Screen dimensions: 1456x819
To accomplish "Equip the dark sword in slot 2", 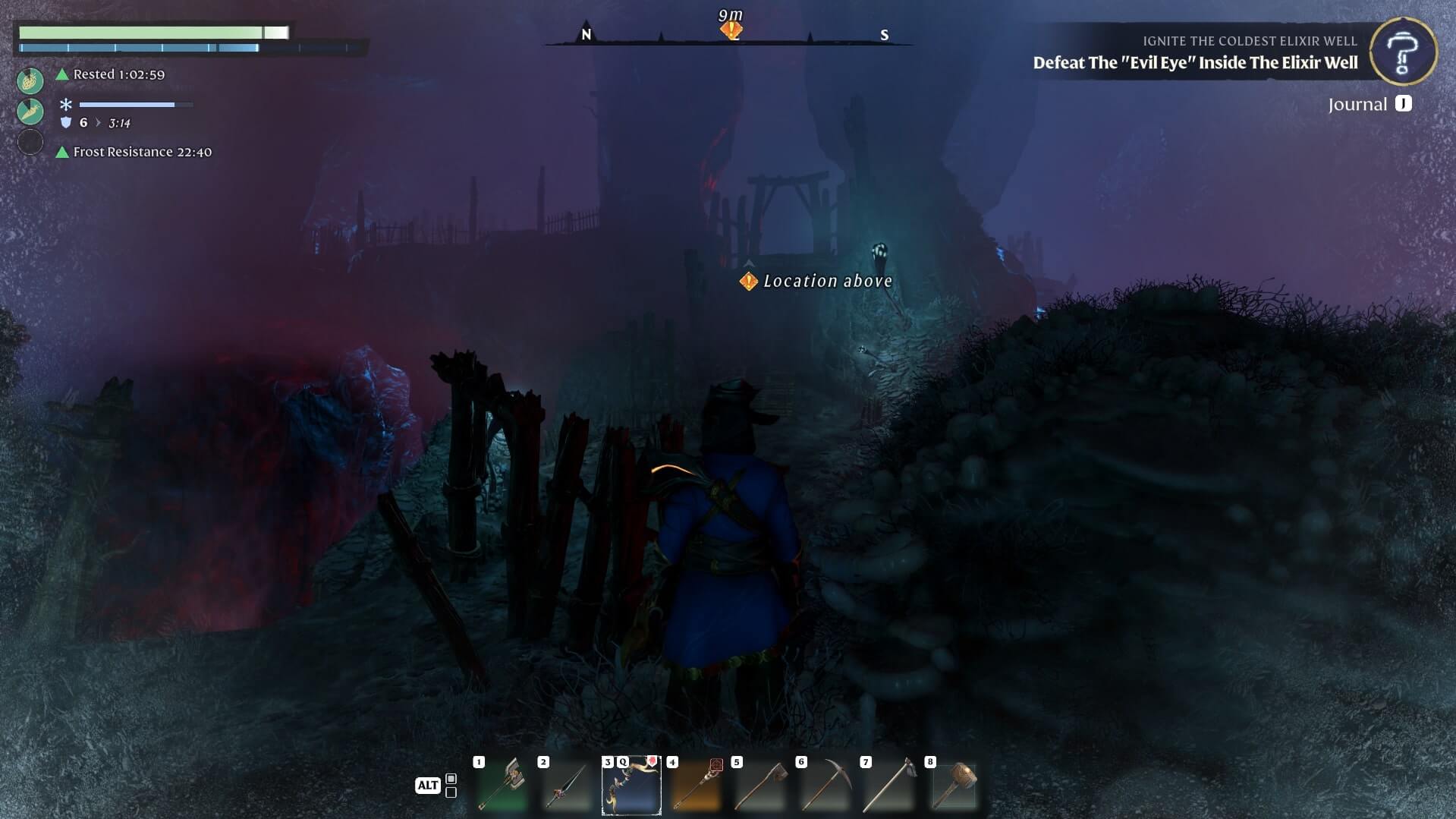I will (566, 785).
